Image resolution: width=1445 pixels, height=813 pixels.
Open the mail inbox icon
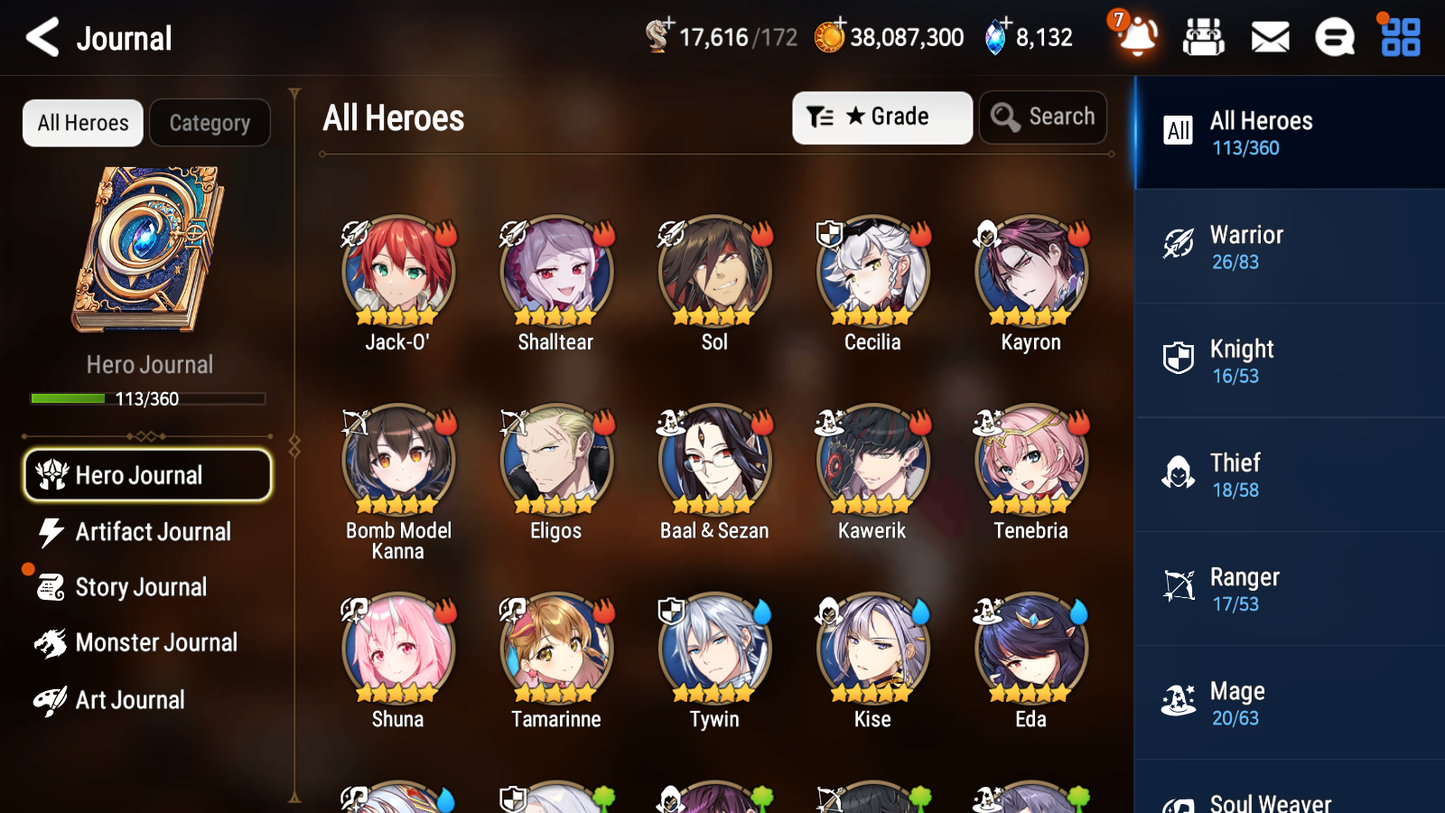point(1269,37)
